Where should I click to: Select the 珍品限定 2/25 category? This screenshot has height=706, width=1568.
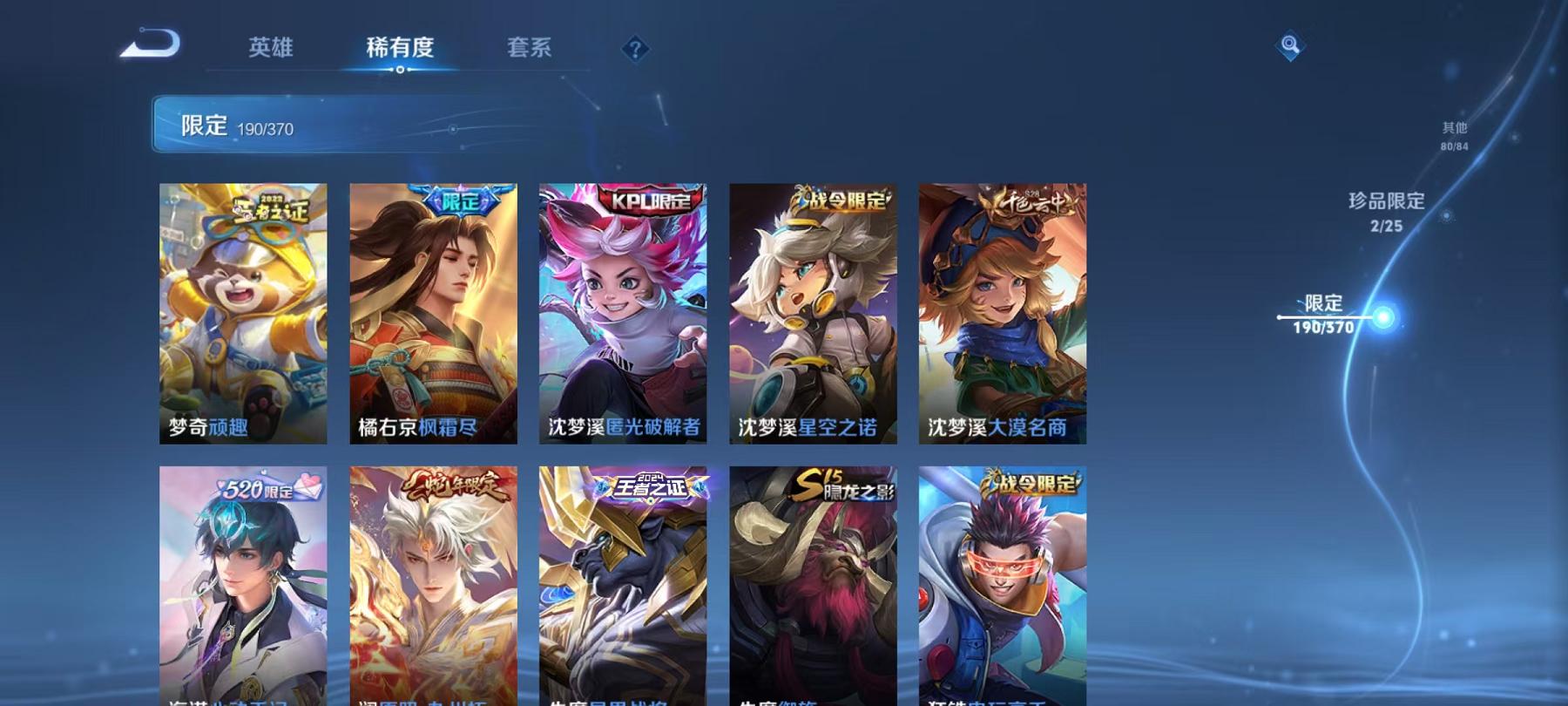[1383, 214]
